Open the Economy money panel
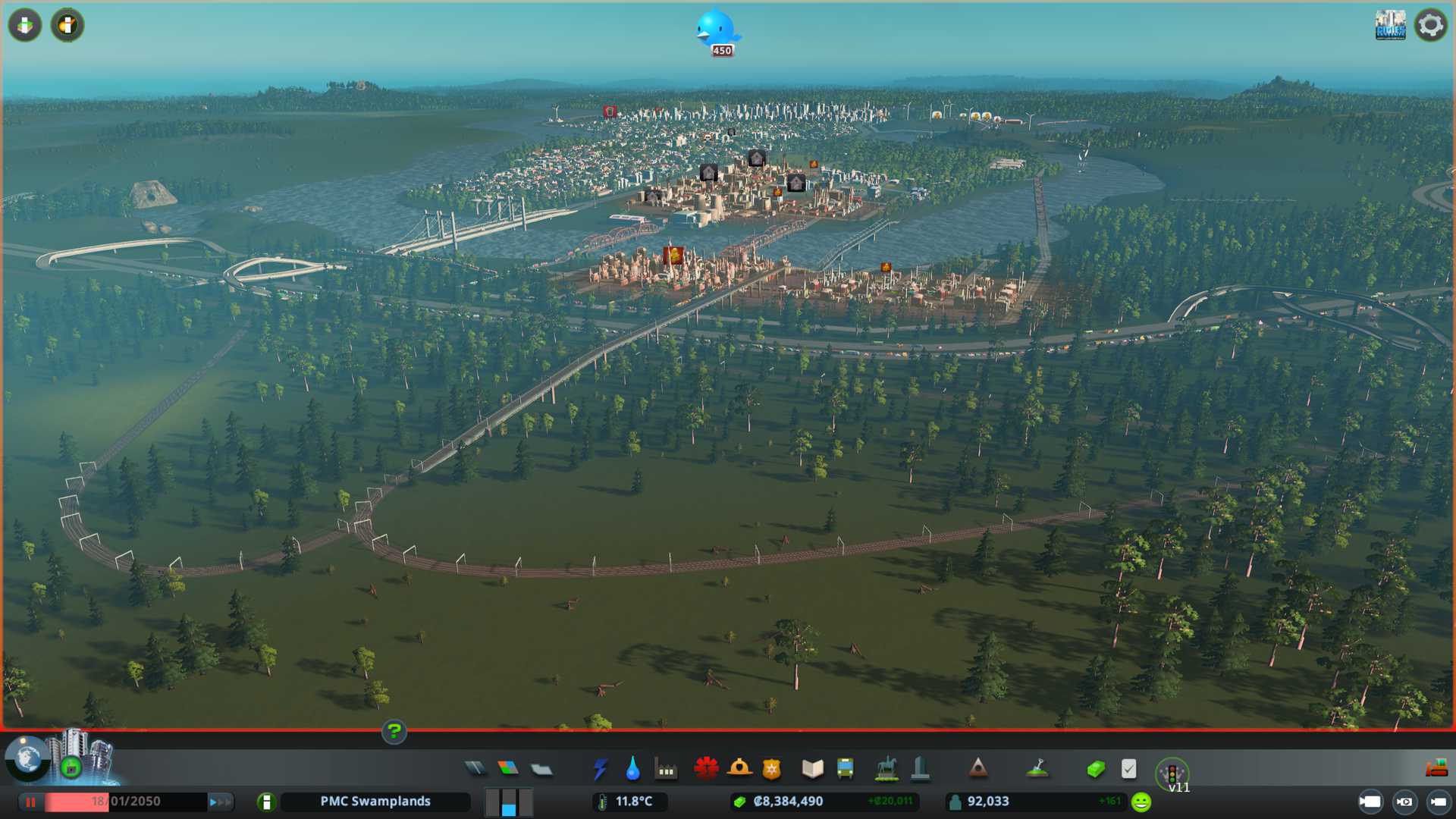 [1096, 769]
